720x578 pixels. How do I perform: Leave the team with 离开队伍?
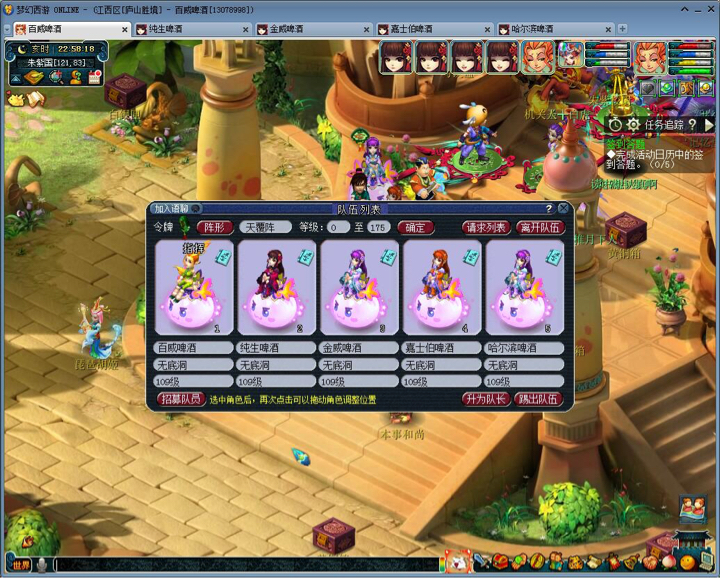coord(540,227)
